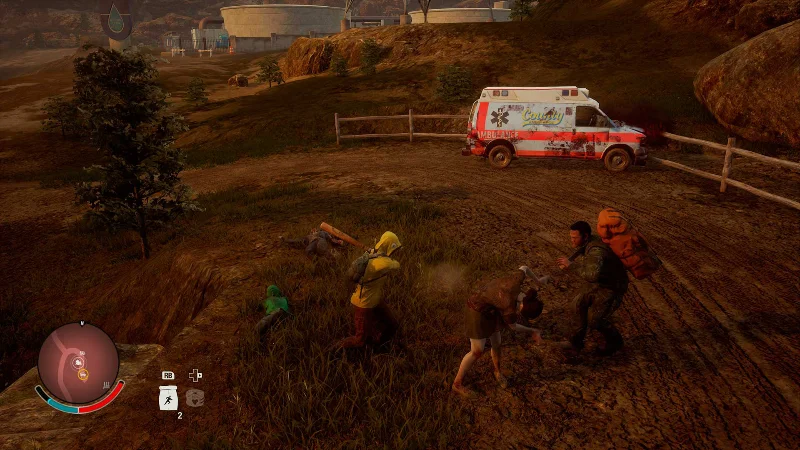Select the greyed-out bandage heal item

[x=195, y=398]
